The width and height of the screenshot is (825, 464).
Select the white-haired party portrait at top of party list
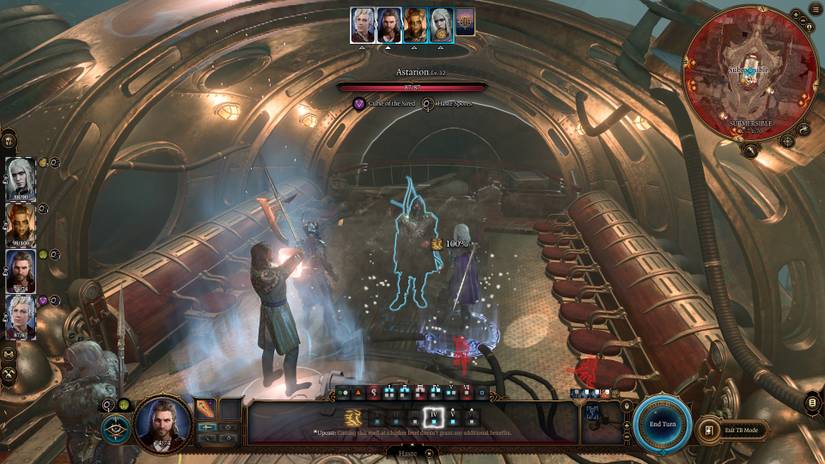[x=21, y=176]
